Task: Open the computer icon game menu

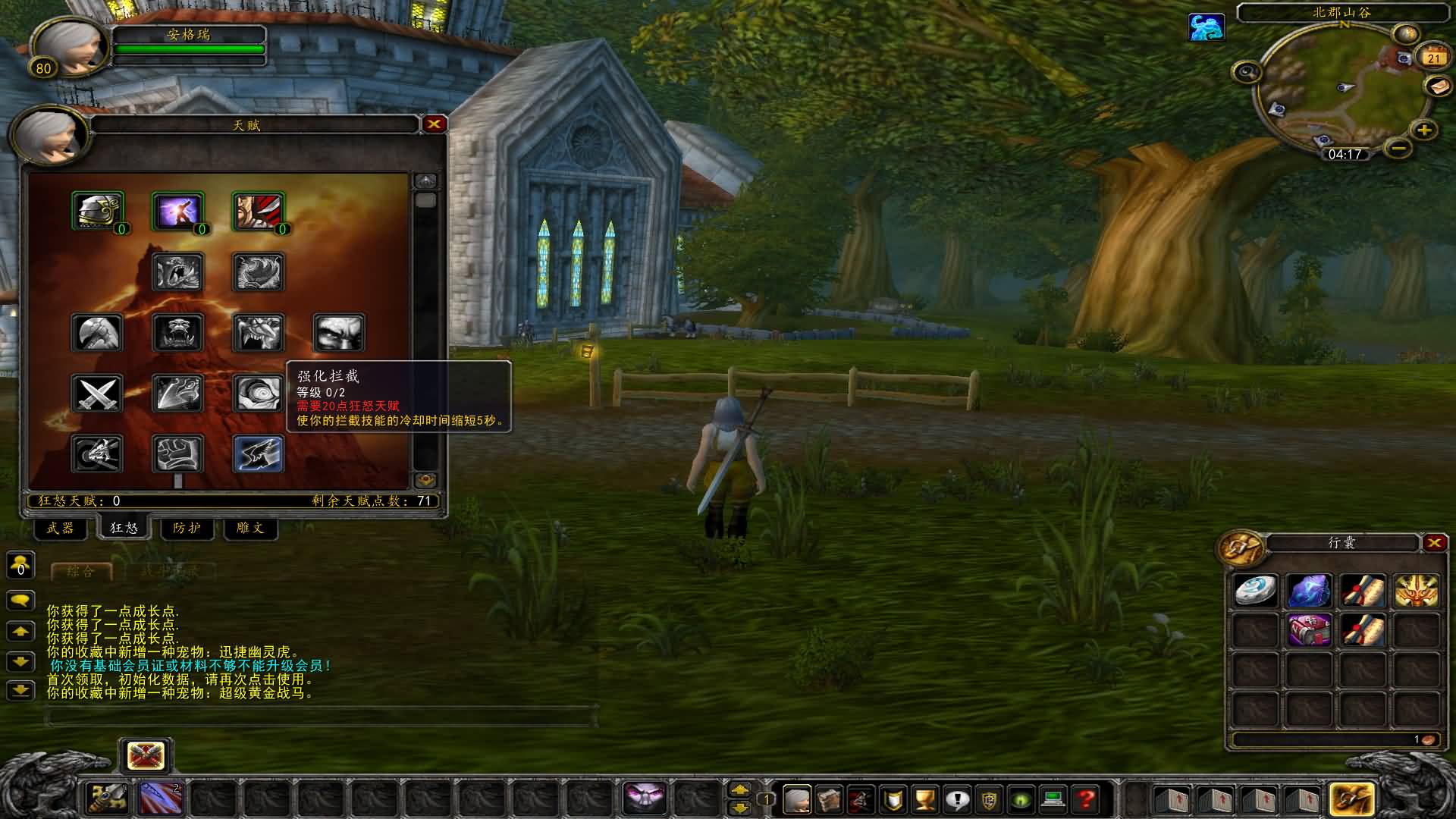Action: (x=1053, y=799)
